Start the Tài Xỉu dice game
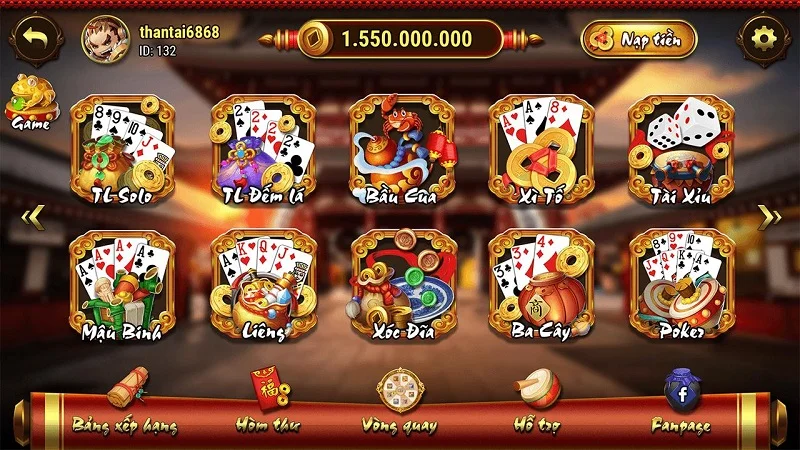800x450 pixels. (x=681, y=150)
